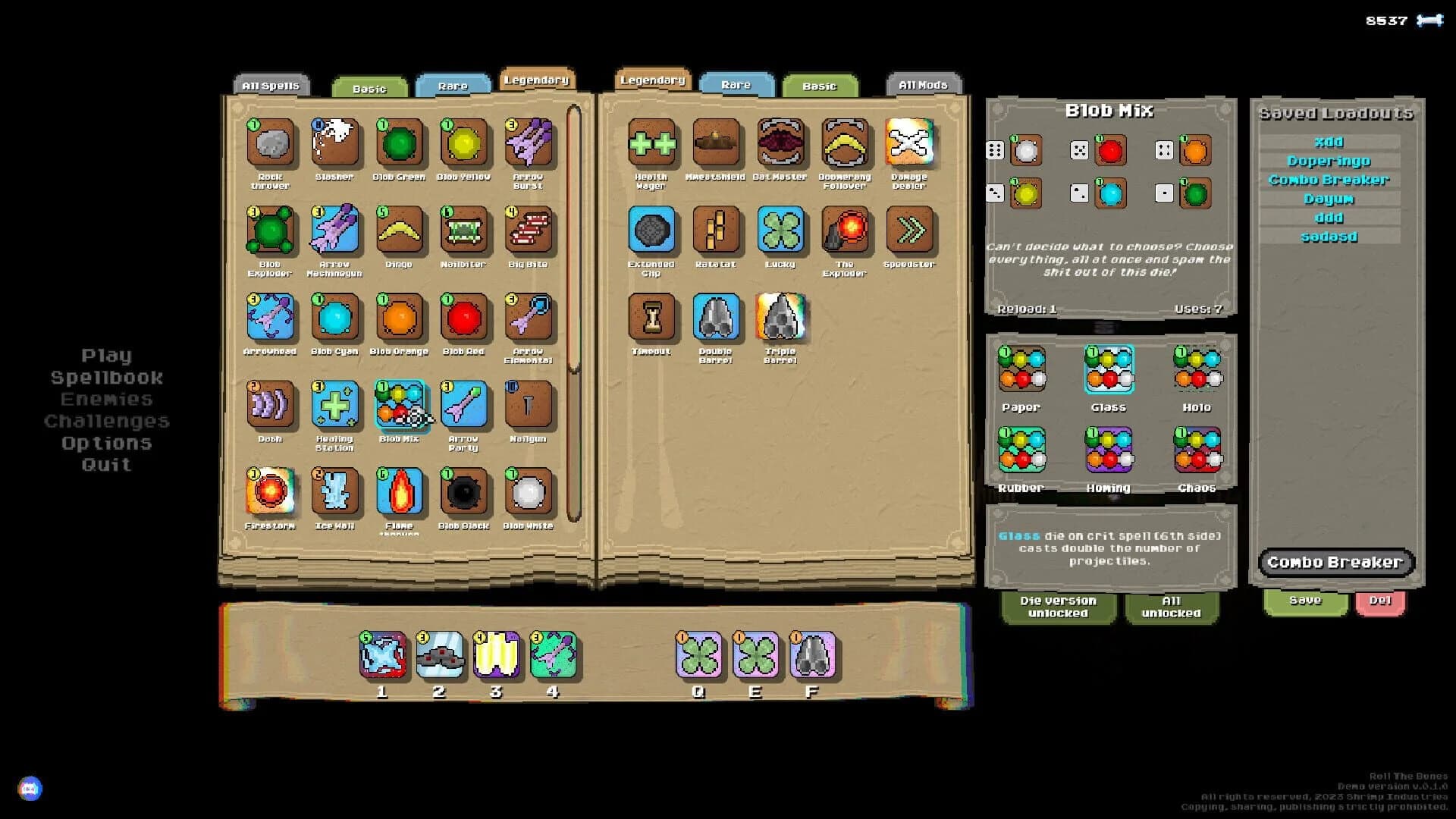Open the All Mods tab

924,84
